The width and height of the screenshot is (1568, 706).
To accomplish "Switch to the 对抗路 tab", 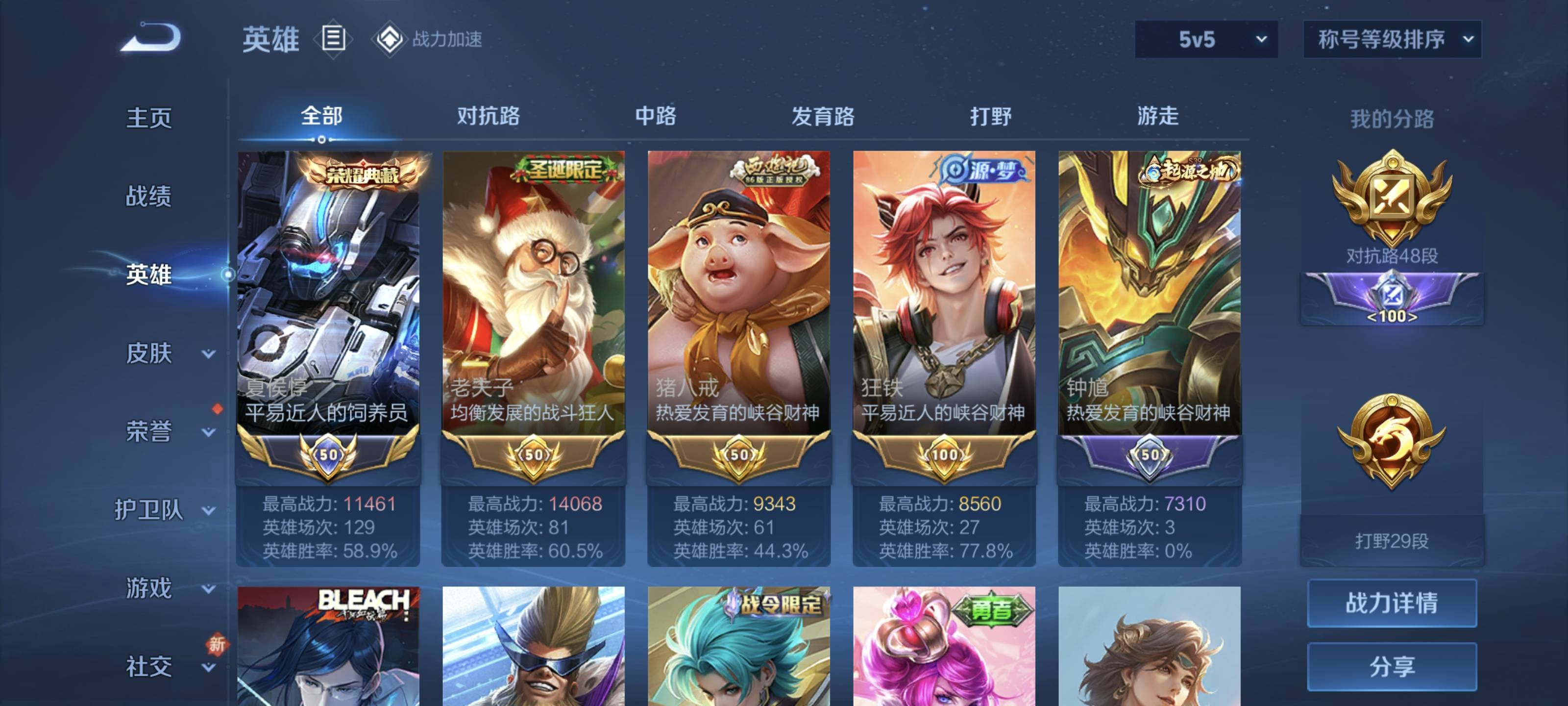I will coord(488,116).
